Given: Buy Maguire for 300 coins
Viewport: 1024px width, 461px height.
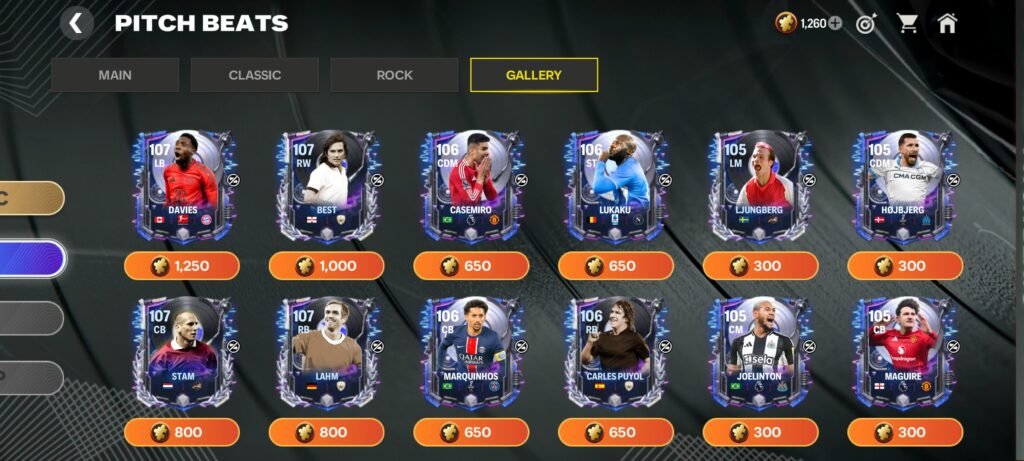Looking at the screenshot, I should [x=905, y=432].
